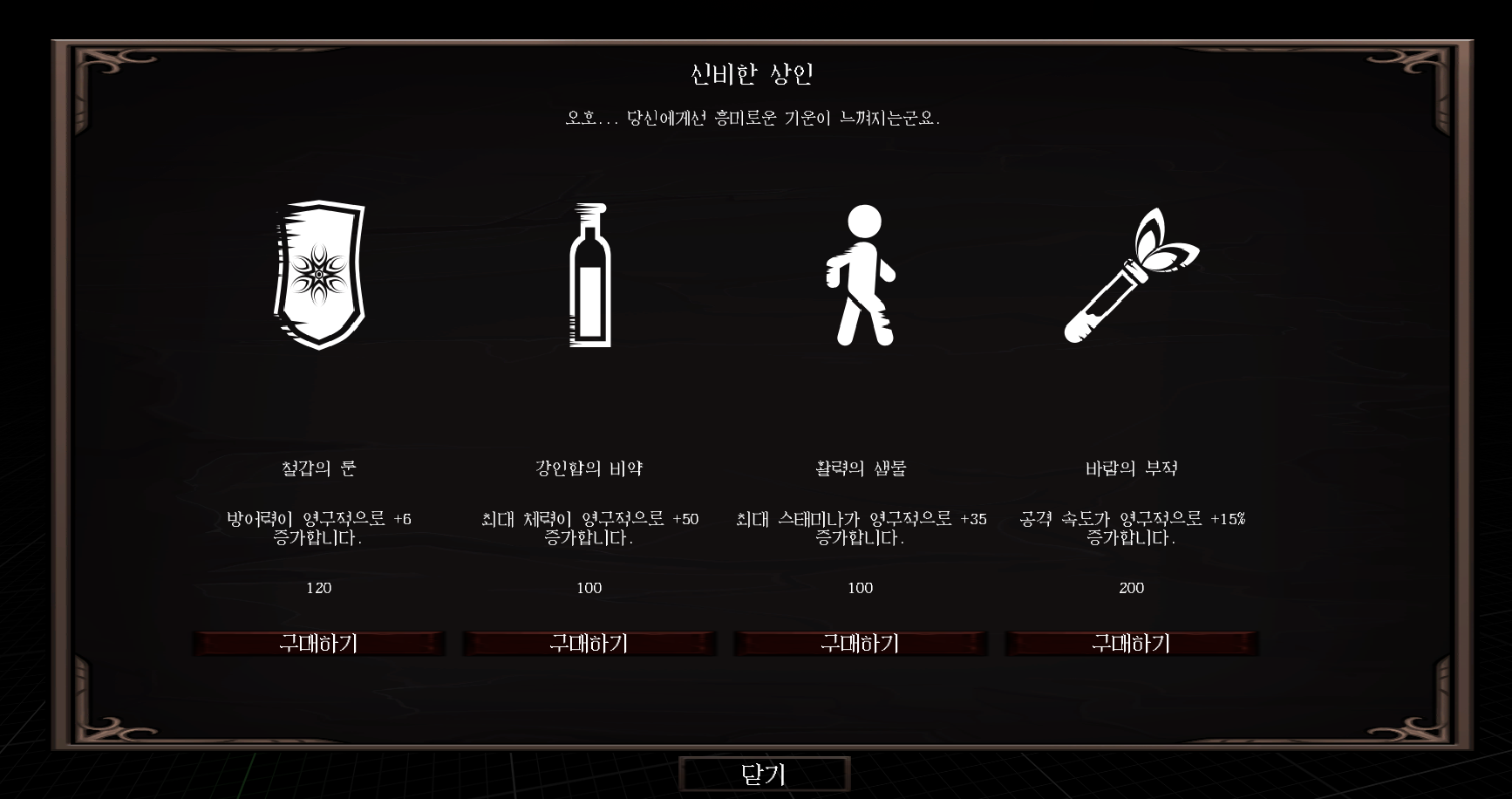Click the 신비한 상인 title text
This screenshot has height=799, width=1512.
755,74
